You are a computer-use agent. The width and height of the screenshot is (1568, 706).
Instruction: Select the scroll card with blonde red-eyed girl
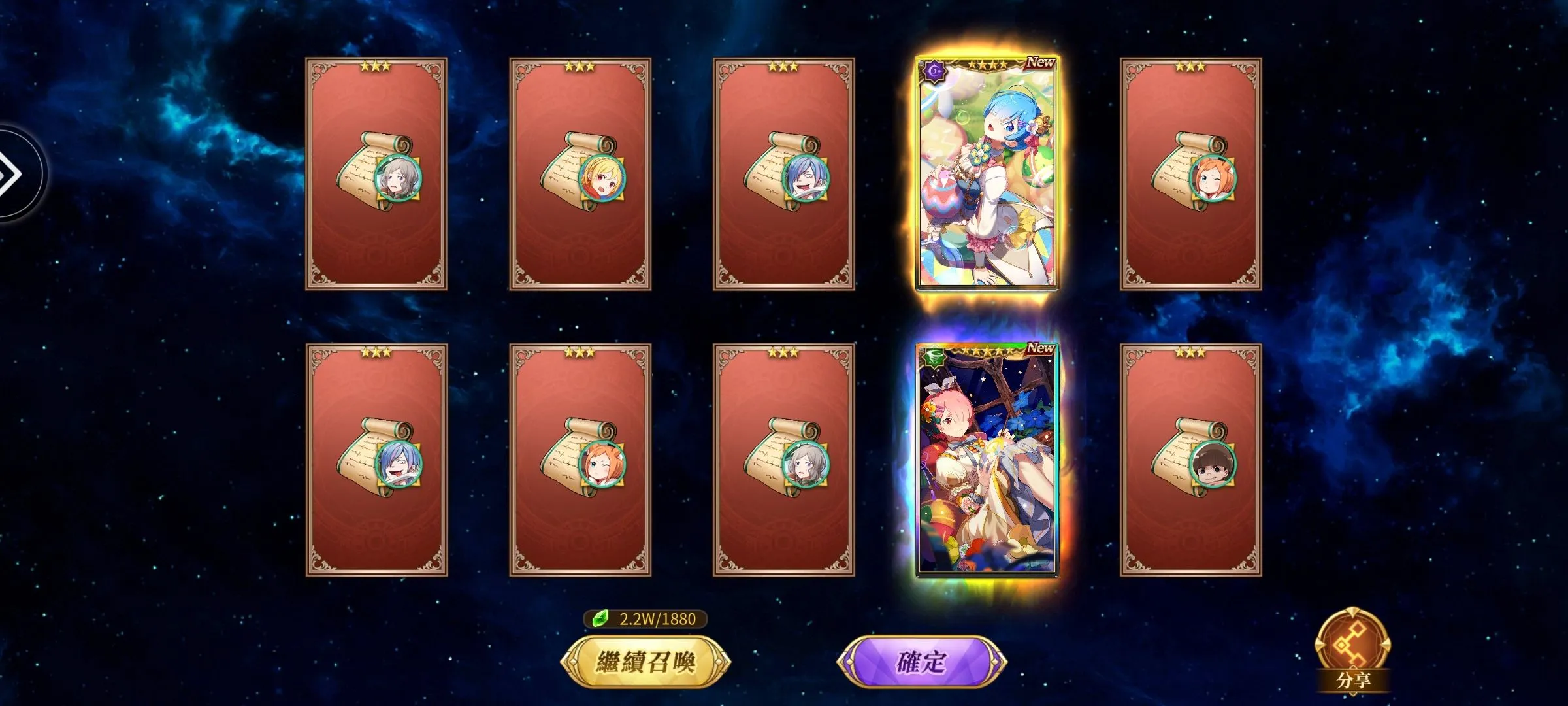point(580,174)
